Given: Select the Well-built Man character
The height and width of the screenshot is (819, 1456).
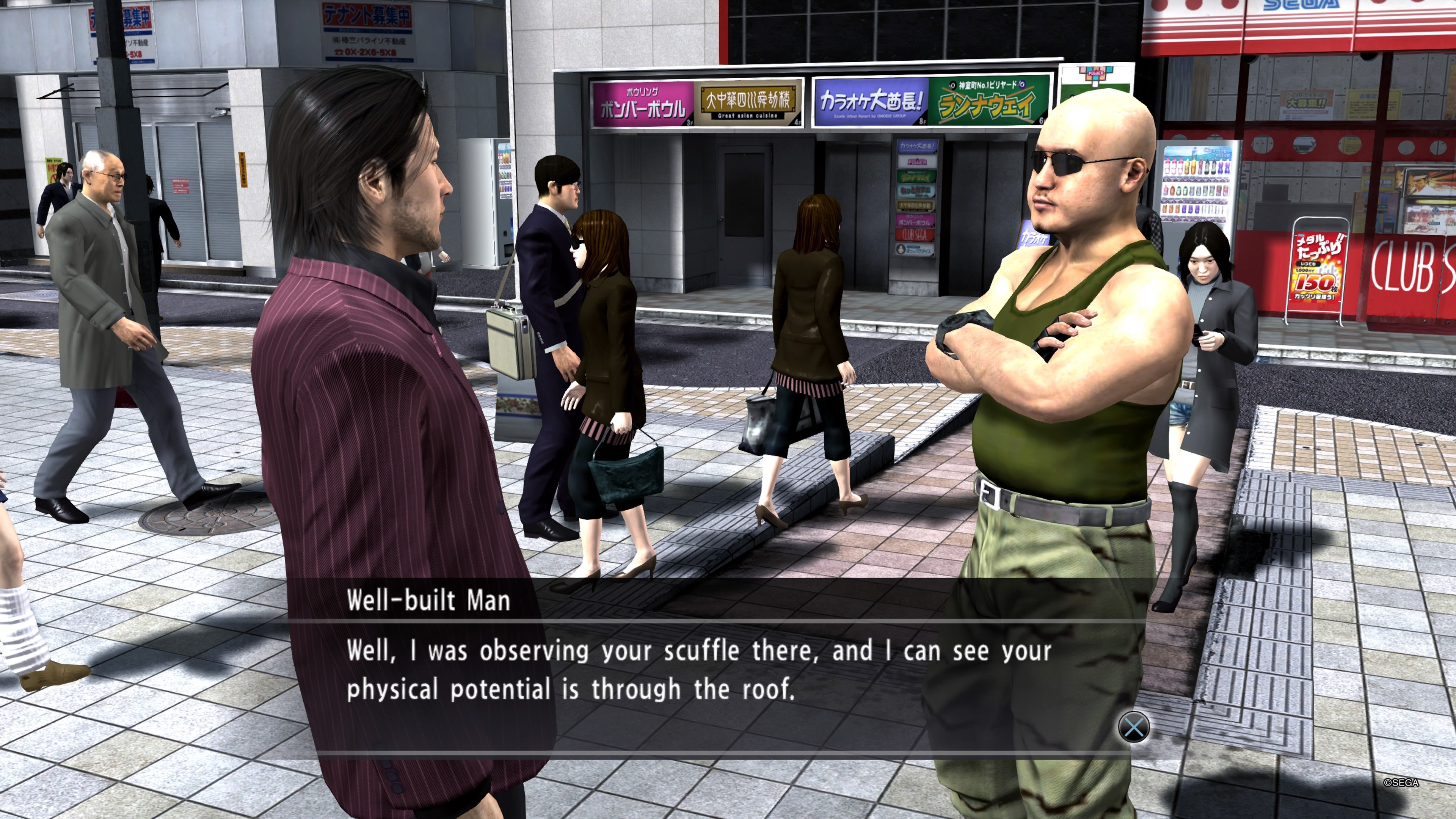Looking at the screenshot, I should (x=1074, y=339).
